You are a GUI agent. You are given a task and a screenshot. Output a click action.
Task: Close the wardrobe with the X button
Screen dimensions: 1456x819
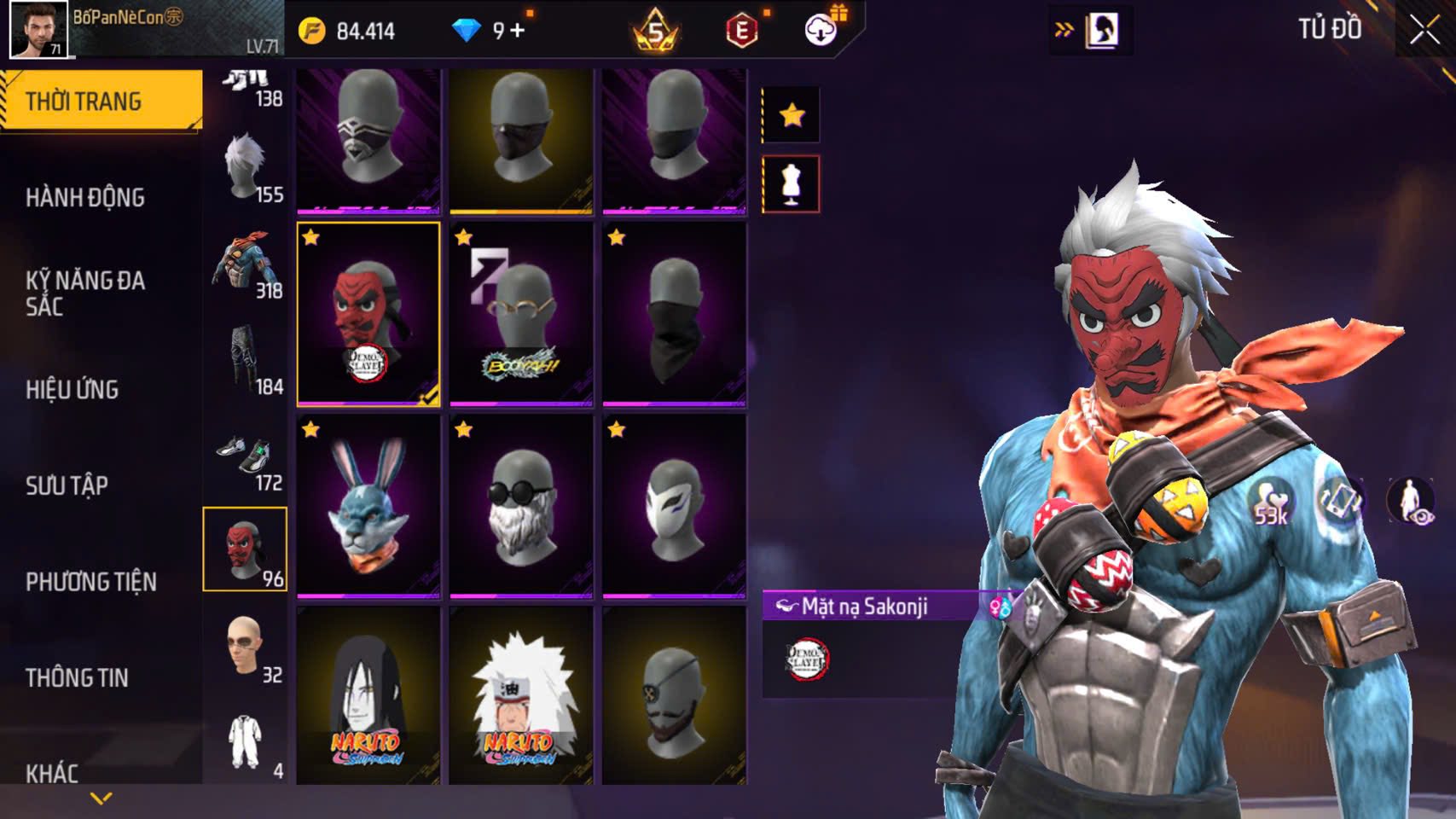point(1424,31)
